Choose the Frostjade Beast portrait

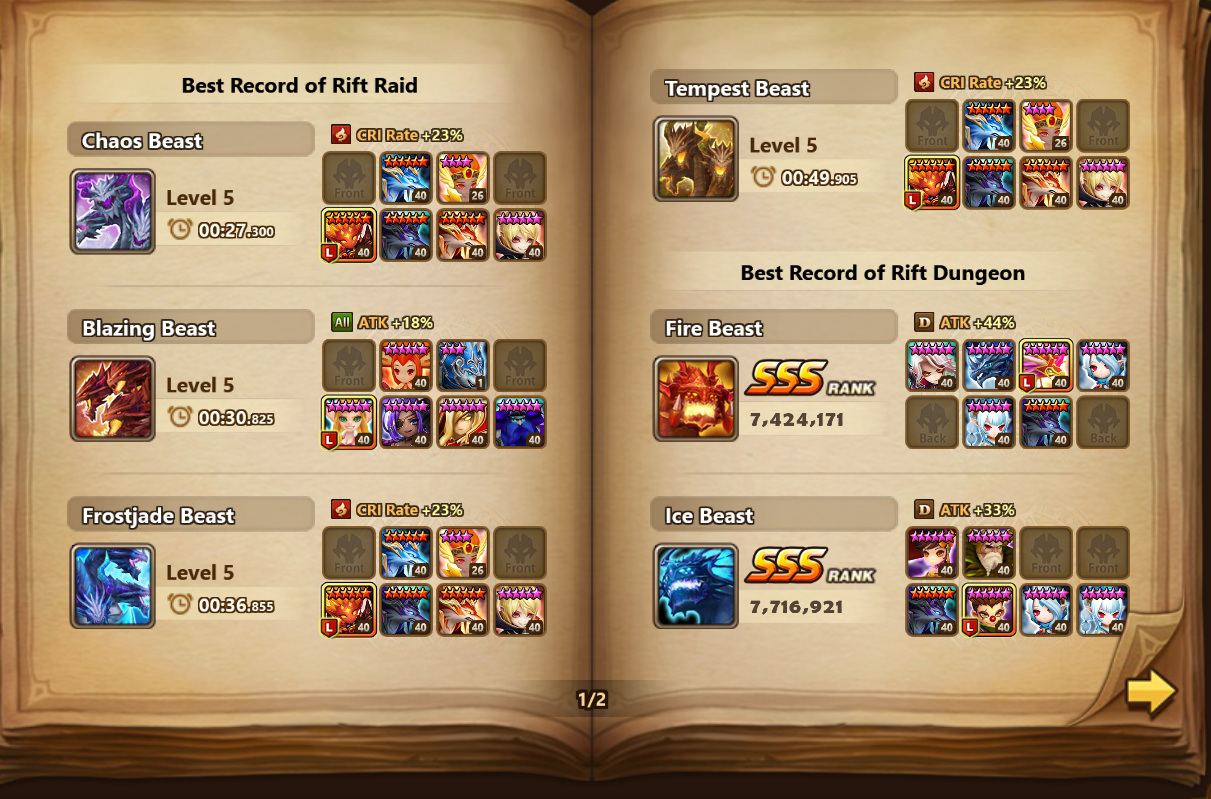[x=113, y=586]
